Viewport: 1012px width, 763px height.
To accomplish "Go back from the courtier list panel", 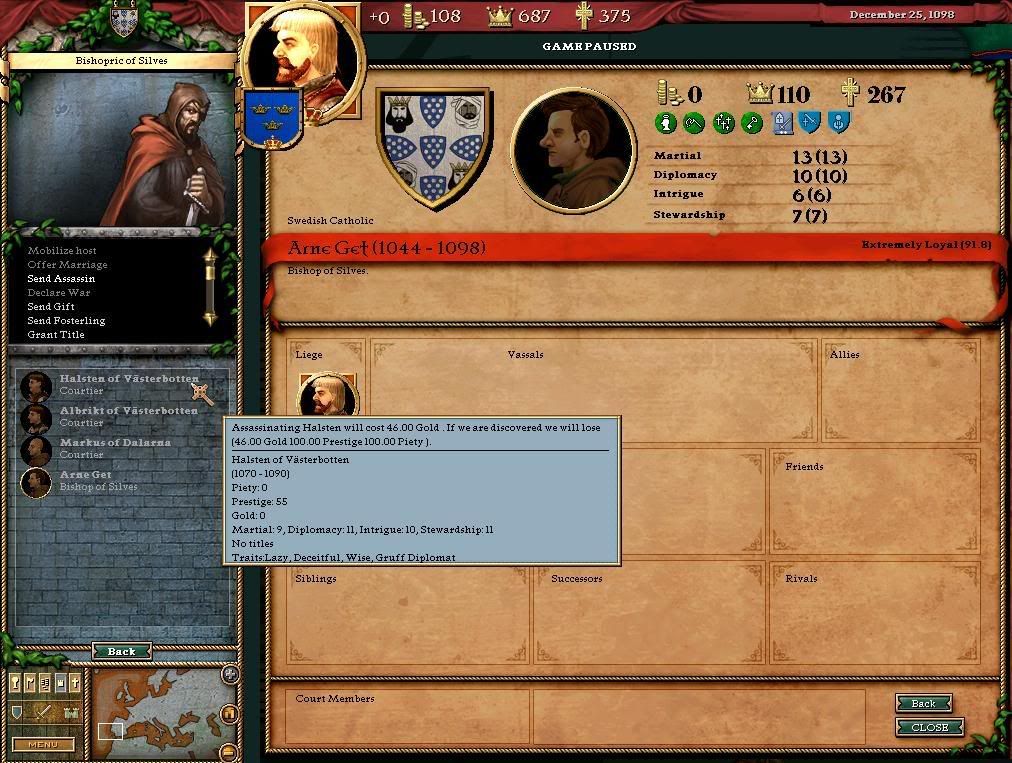I will (121, 651).
